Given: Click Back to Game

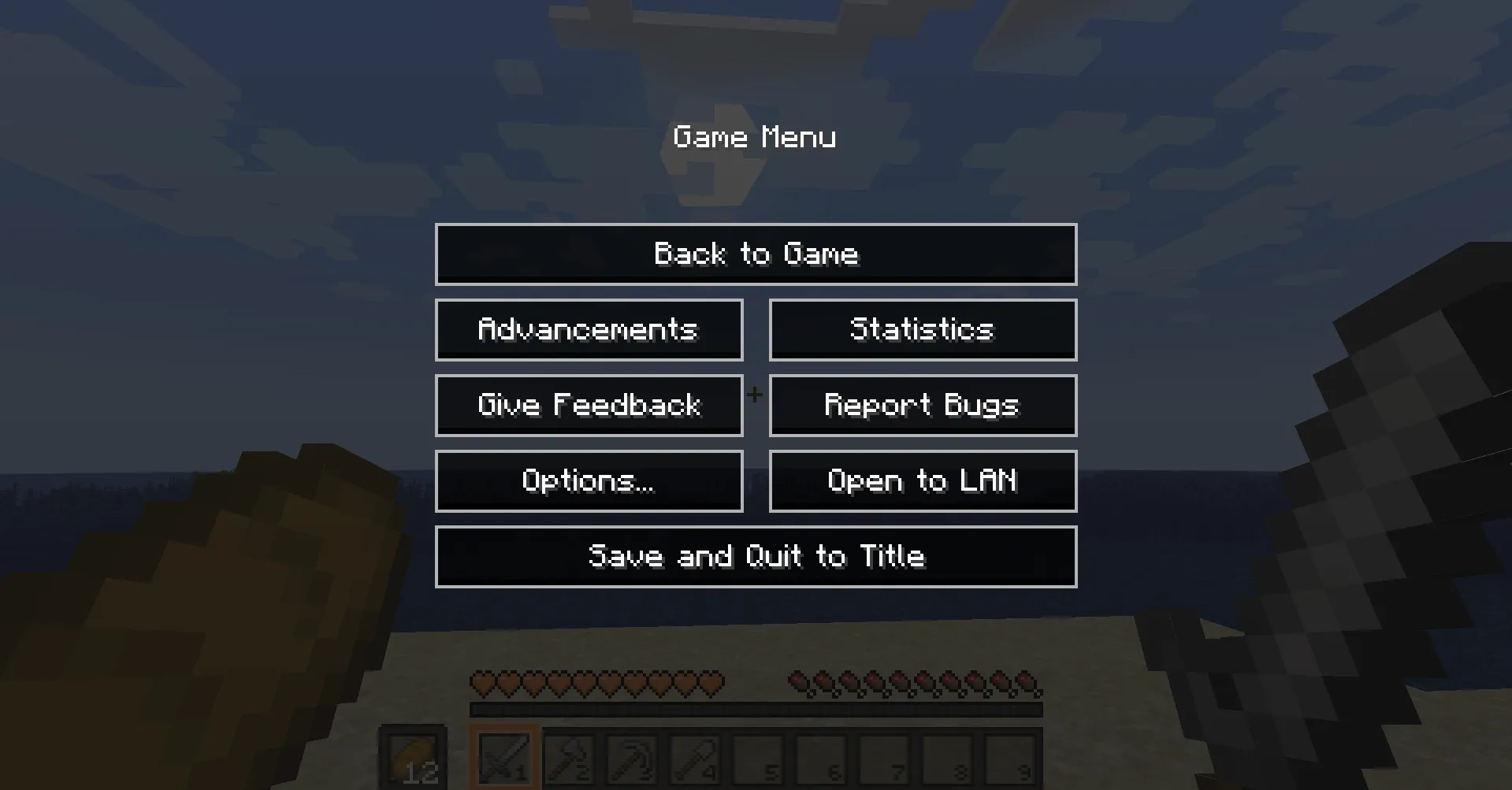Looking at the screenshot, I should (x=755, y=254).
